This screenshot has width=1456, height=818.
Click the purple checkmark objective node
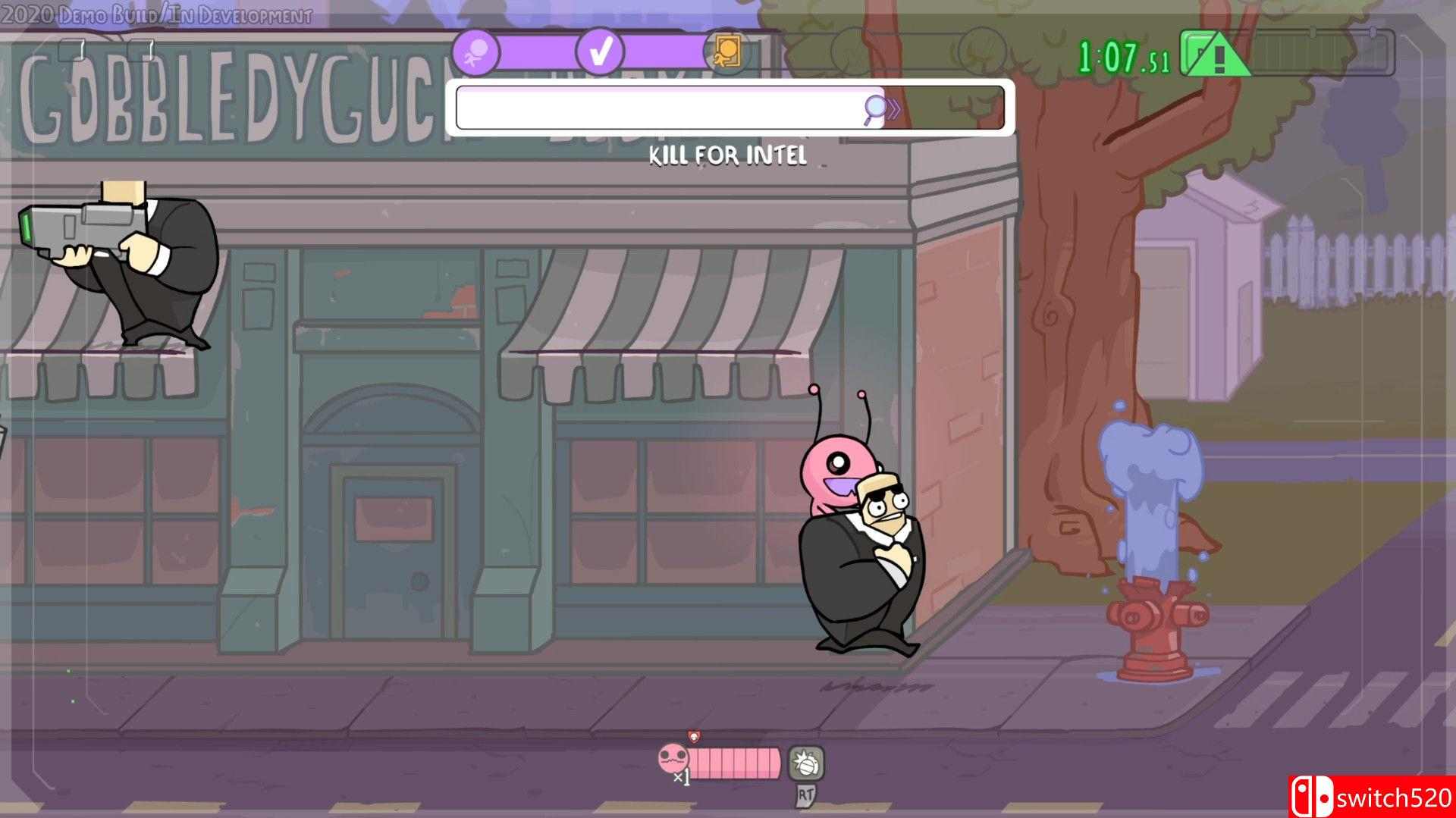[x=599, y=52]
